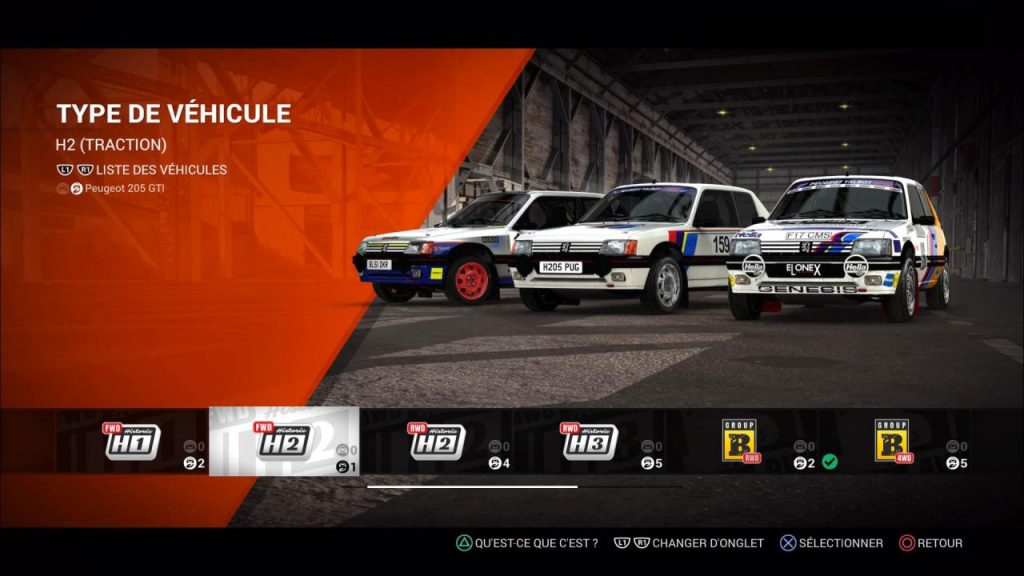The width and height of the screenshot is (1024, 576).
Task: Switch to the Liste des véhicules tab
Action: 161,170
